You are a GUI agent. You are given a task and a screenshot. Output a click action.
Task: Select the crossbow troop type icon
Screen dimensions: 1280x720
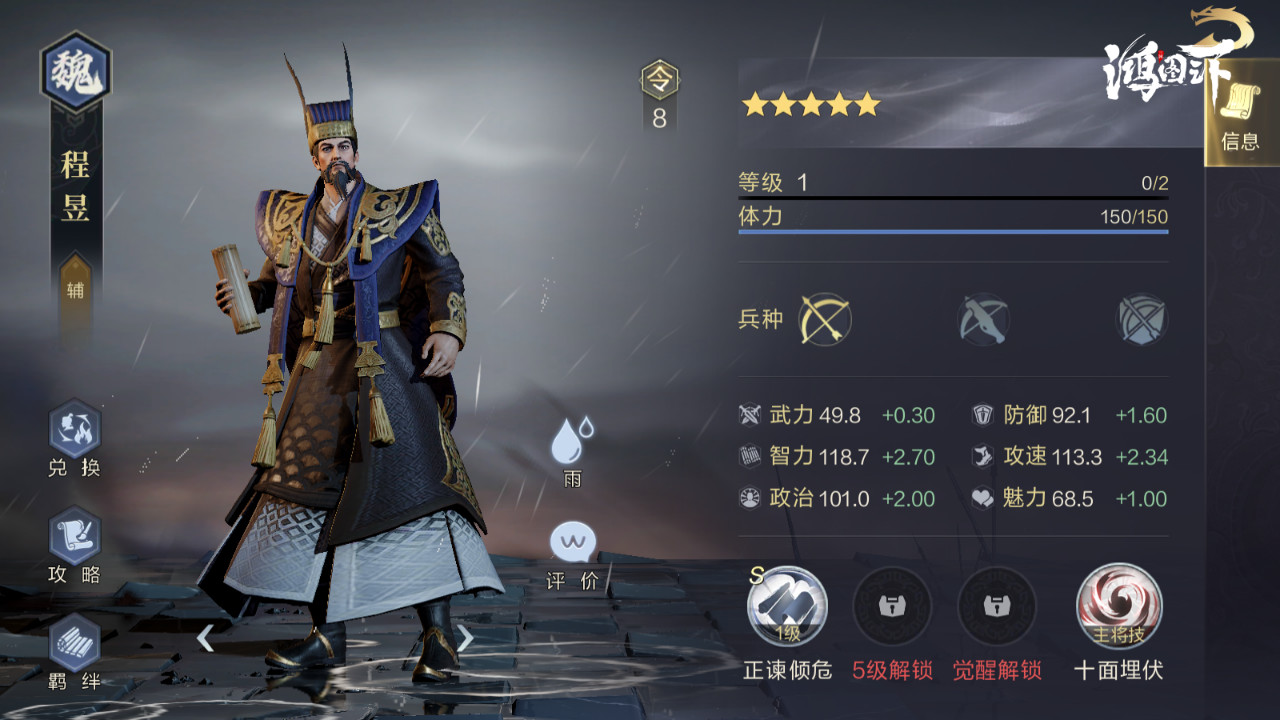[x=983, y=320]
